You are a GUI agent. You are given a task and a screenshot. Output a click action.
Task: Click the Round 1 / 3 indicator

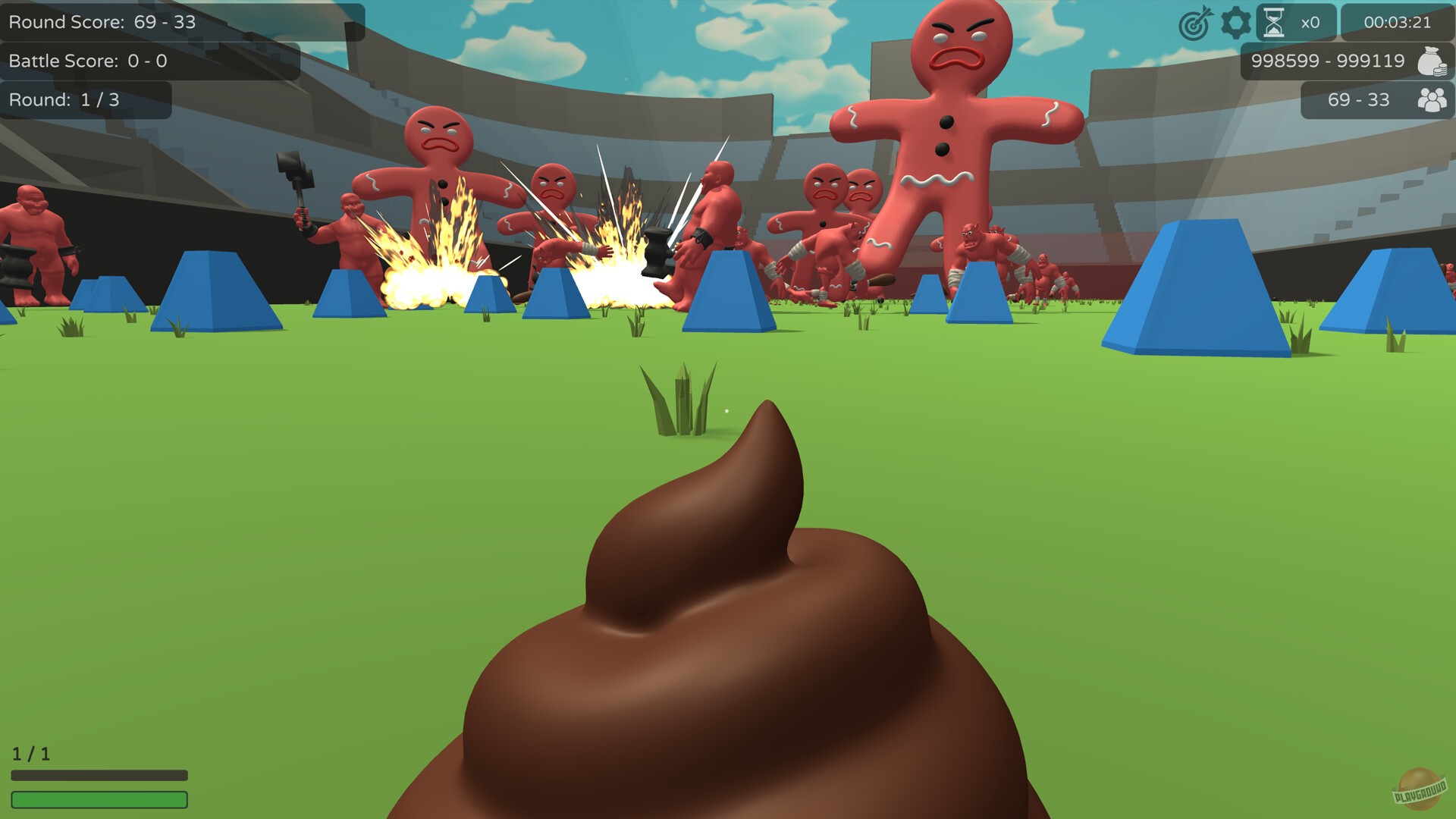pos(64,99)
